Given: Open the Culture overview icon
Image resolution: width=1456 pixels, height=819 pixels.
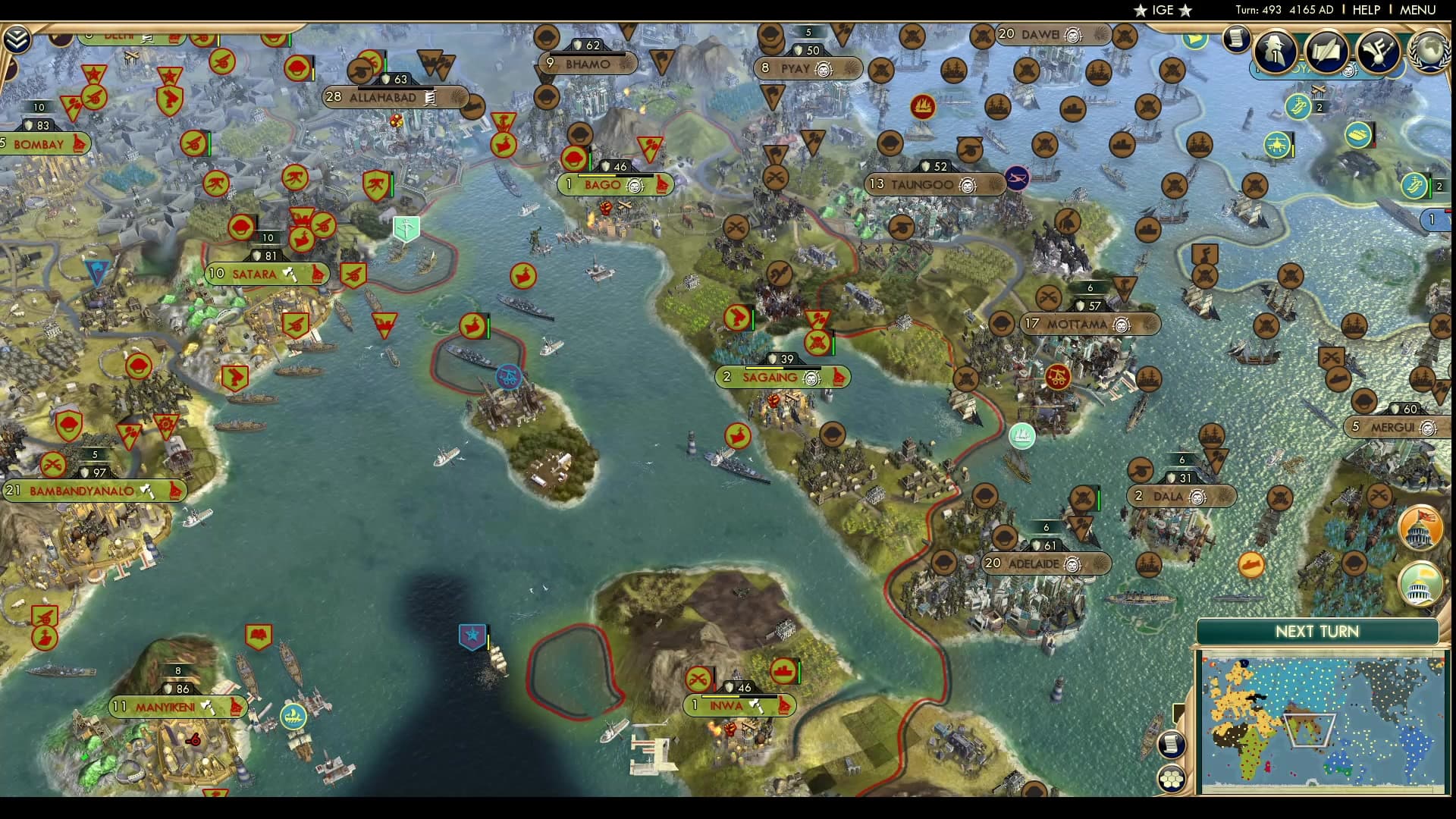Looking at the screenshot, I should click(x=1376, y=51).
